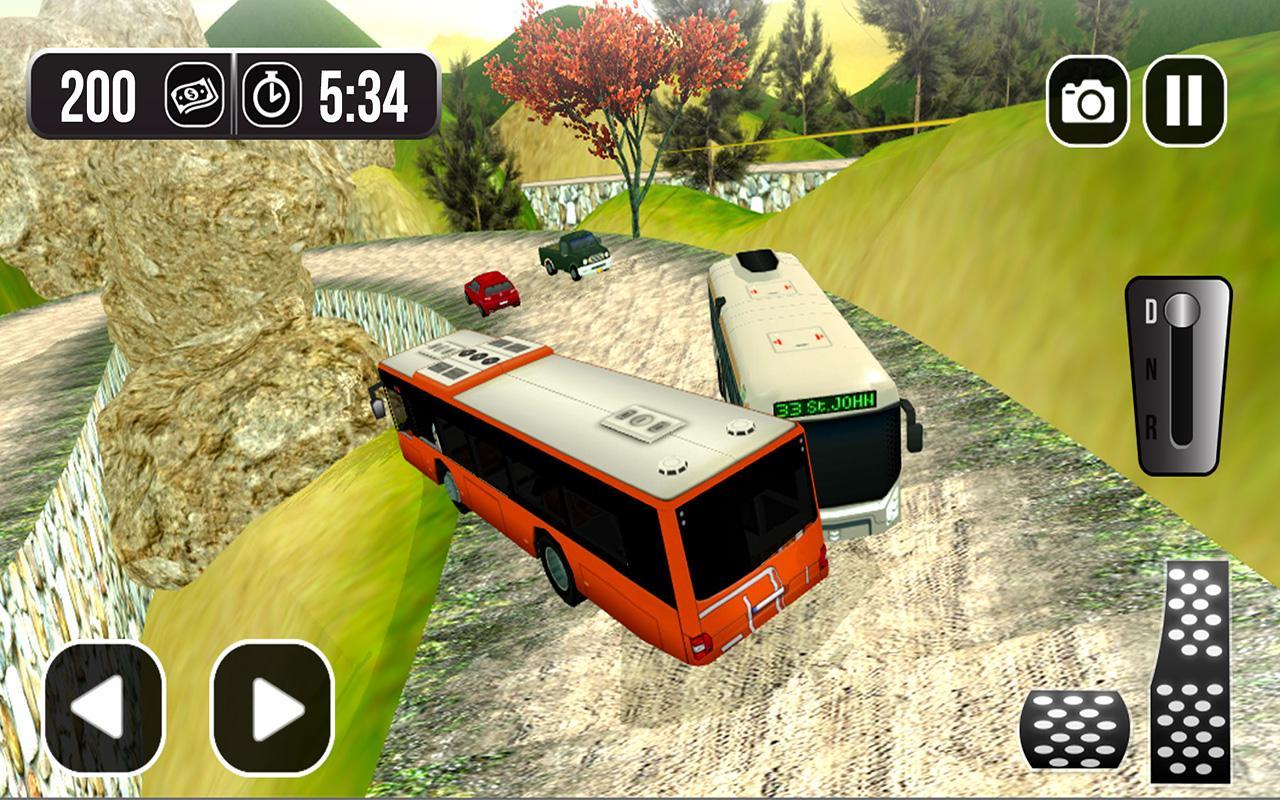The height and width of the screenshot is (800, 1280).
Task: Steer right with the right arrow
Action: point(272,708)
